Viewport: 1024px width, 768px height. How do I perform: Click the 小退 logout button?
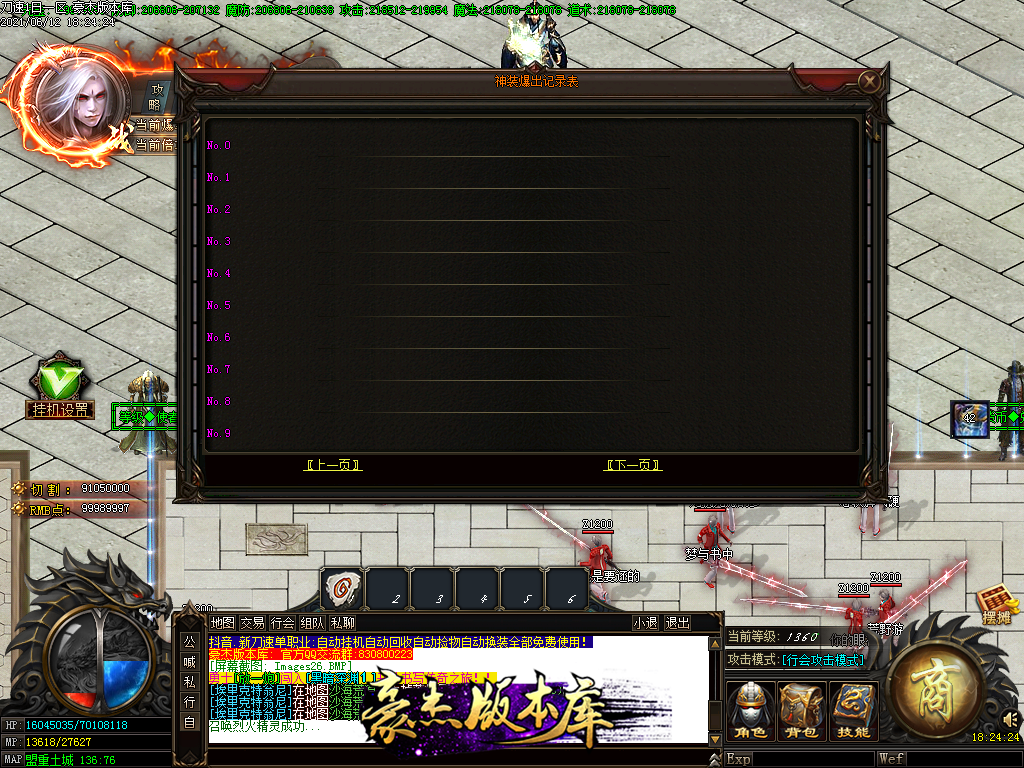646,623
